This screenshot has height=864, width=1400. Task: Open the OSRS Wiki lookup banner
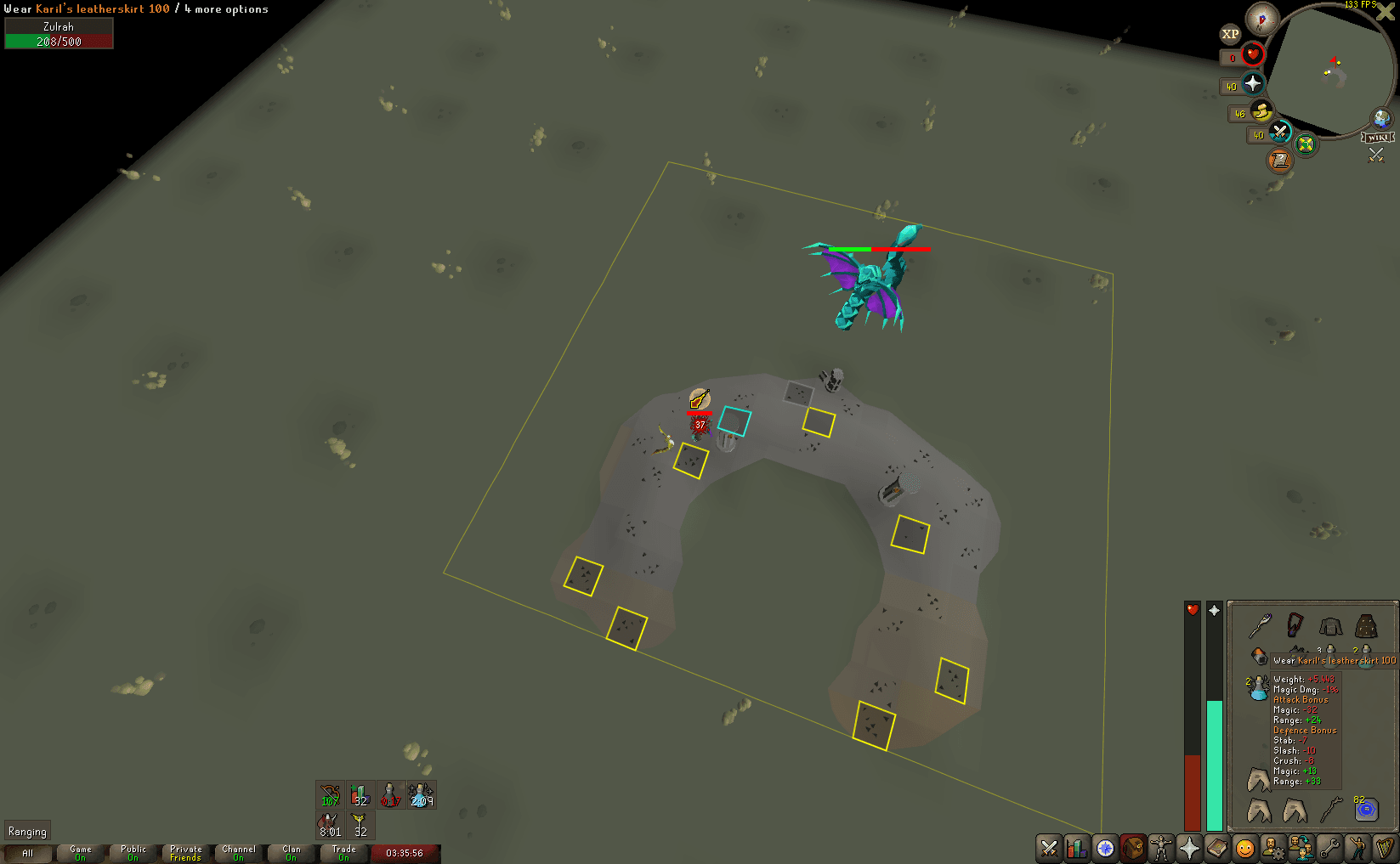1377,138
